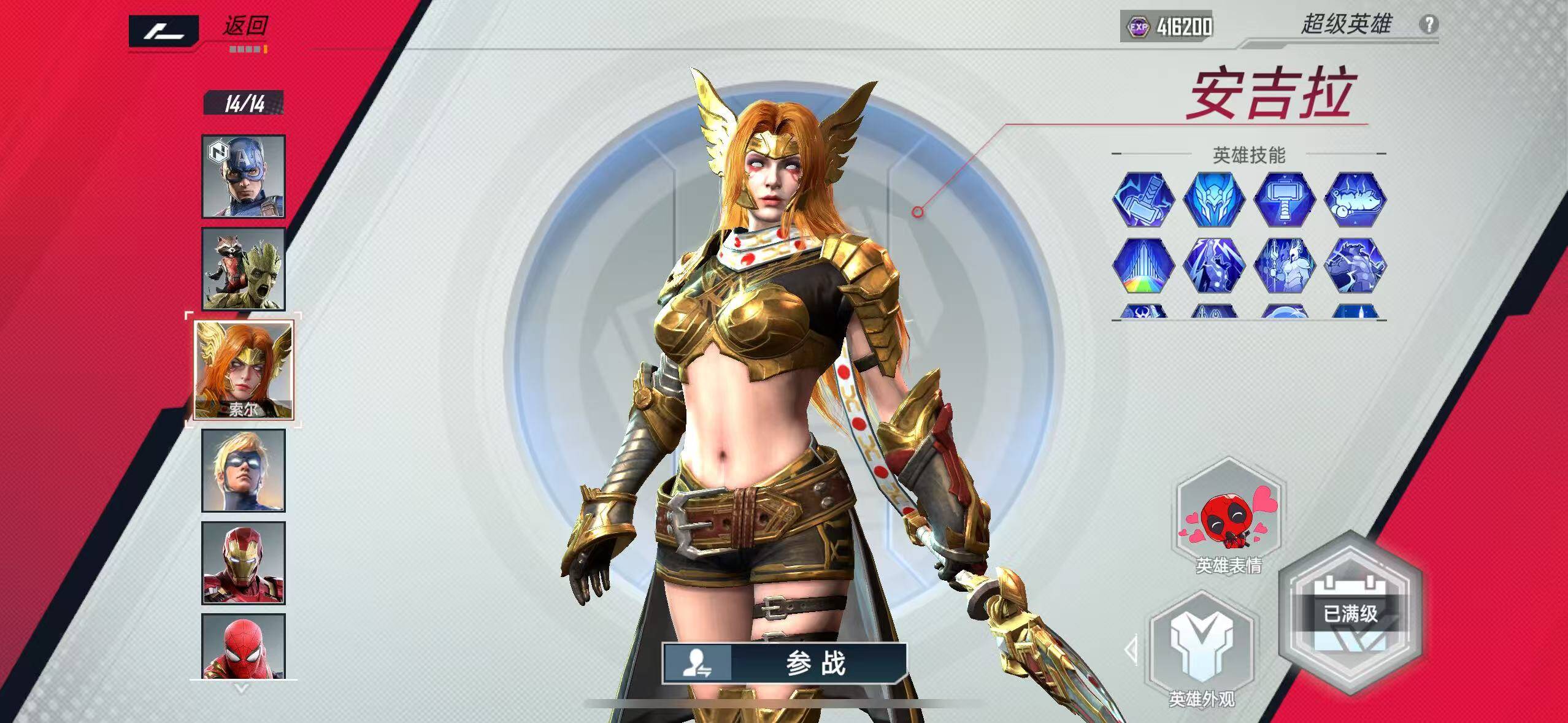Open the question mark help icon
This screenshot has width=1568, height=723.
tap(1429, 25)
